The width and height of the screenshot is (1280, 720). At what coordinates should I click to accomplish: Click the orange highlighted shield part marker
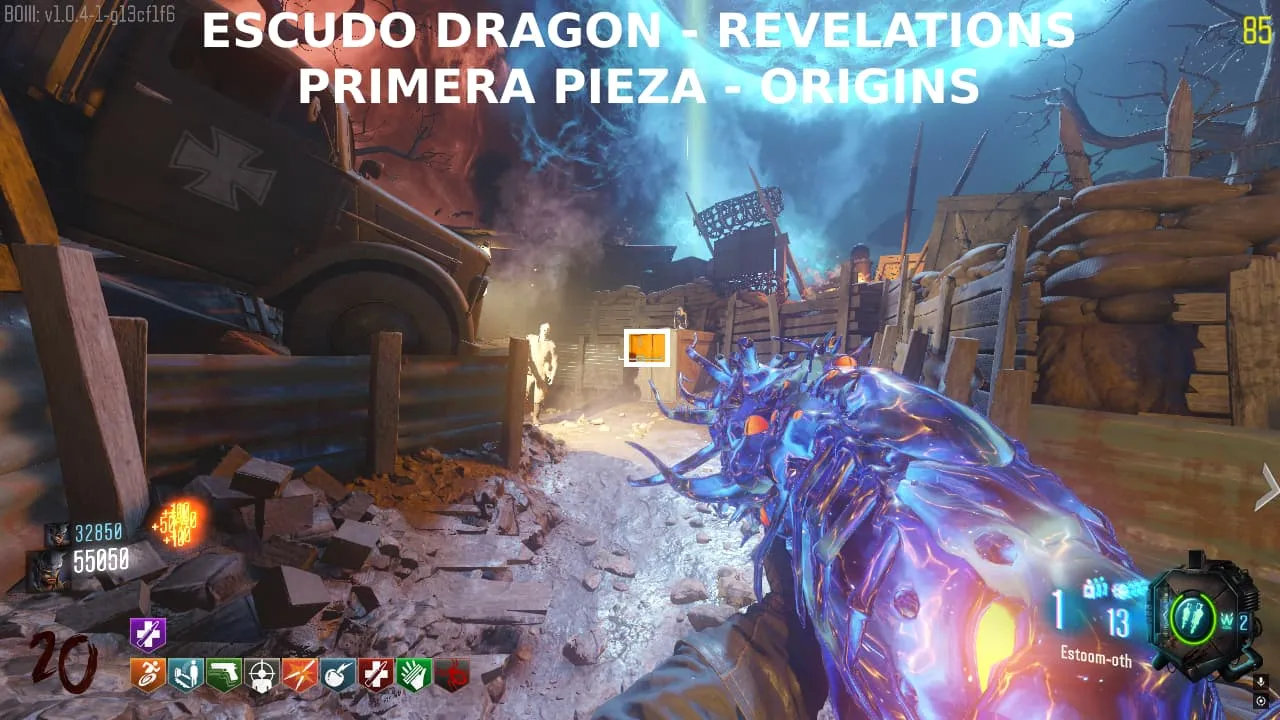click(x=646, y=347)
